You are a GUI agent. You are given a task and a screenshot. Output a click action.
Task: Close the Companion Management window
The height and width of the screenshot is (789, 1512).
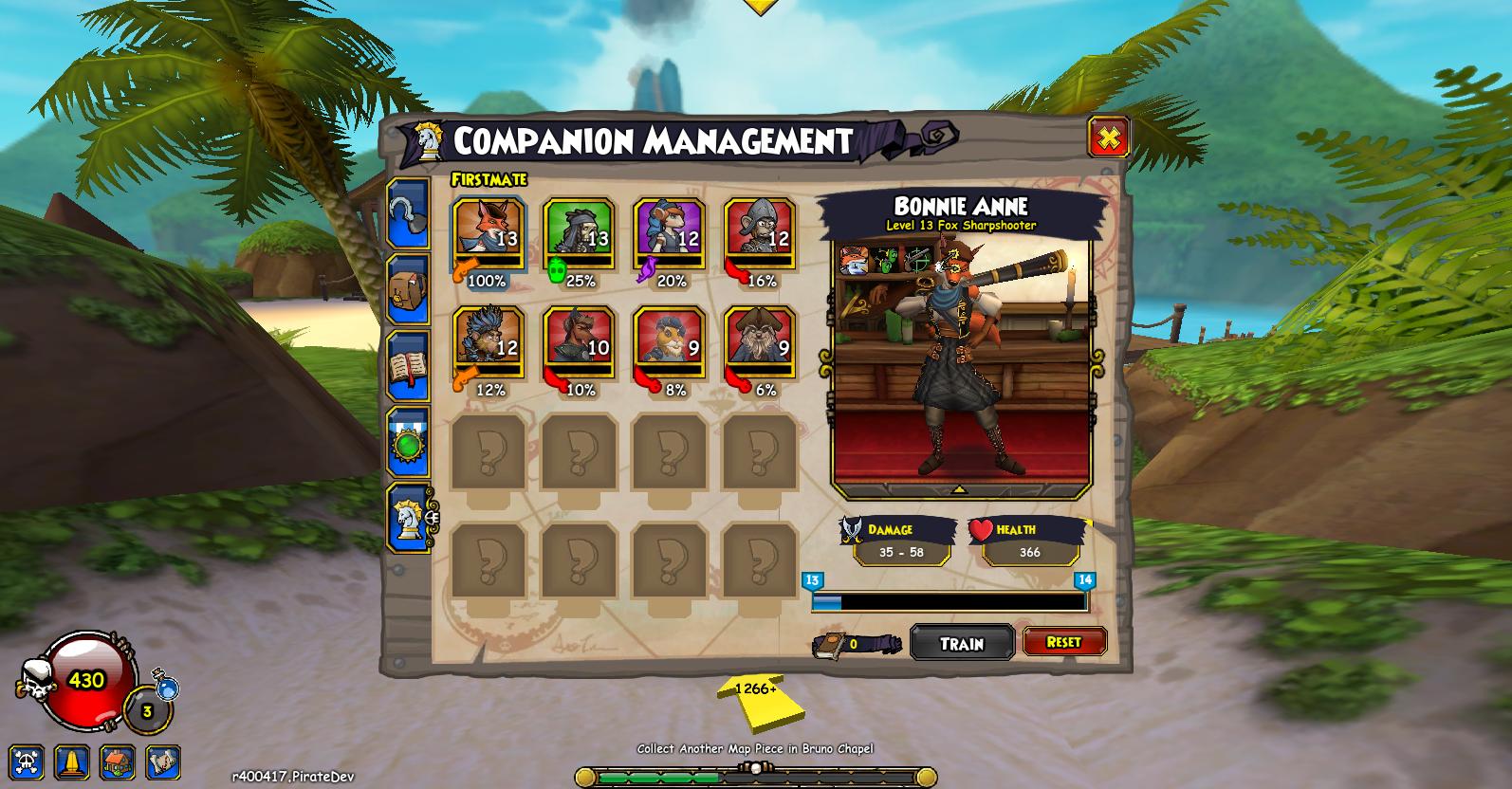coord(1107,138)
